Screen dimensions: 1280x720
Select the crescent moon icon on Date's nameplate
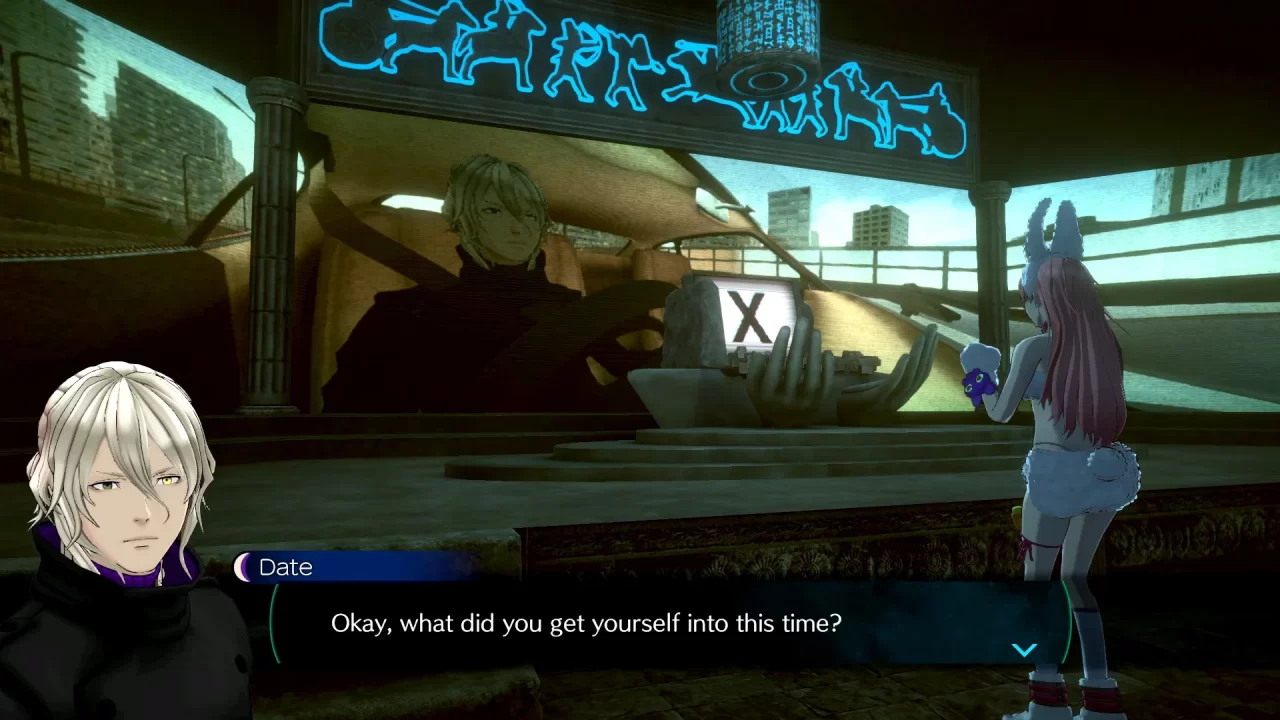click(243, 567)
